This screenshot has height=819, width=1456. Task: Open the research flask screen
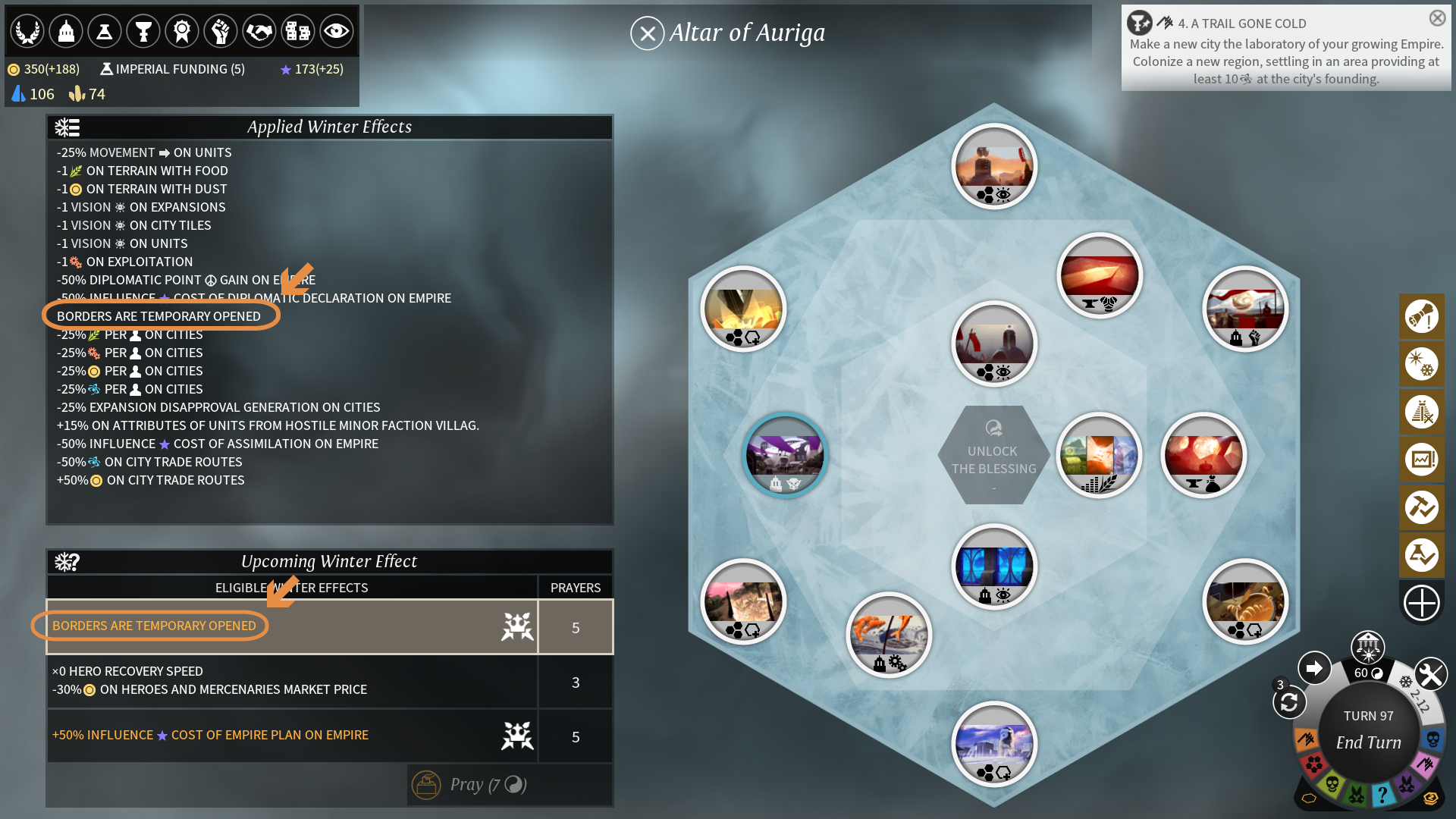pyautogui.click(x=105, y=31)
